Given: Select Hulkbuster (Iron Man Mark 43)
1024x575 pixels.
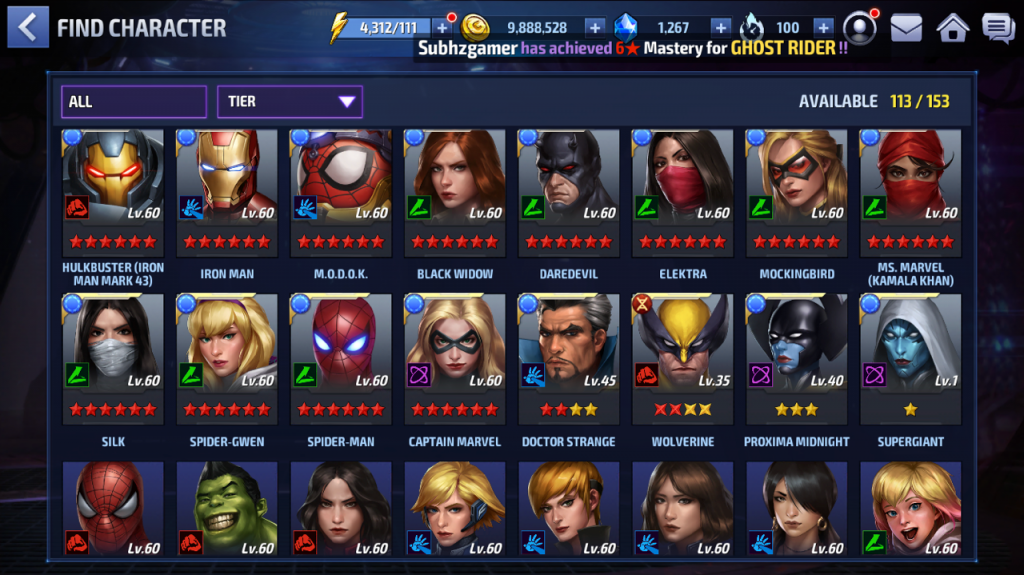Looking at the screenshot, I should [x=113, y=190].
